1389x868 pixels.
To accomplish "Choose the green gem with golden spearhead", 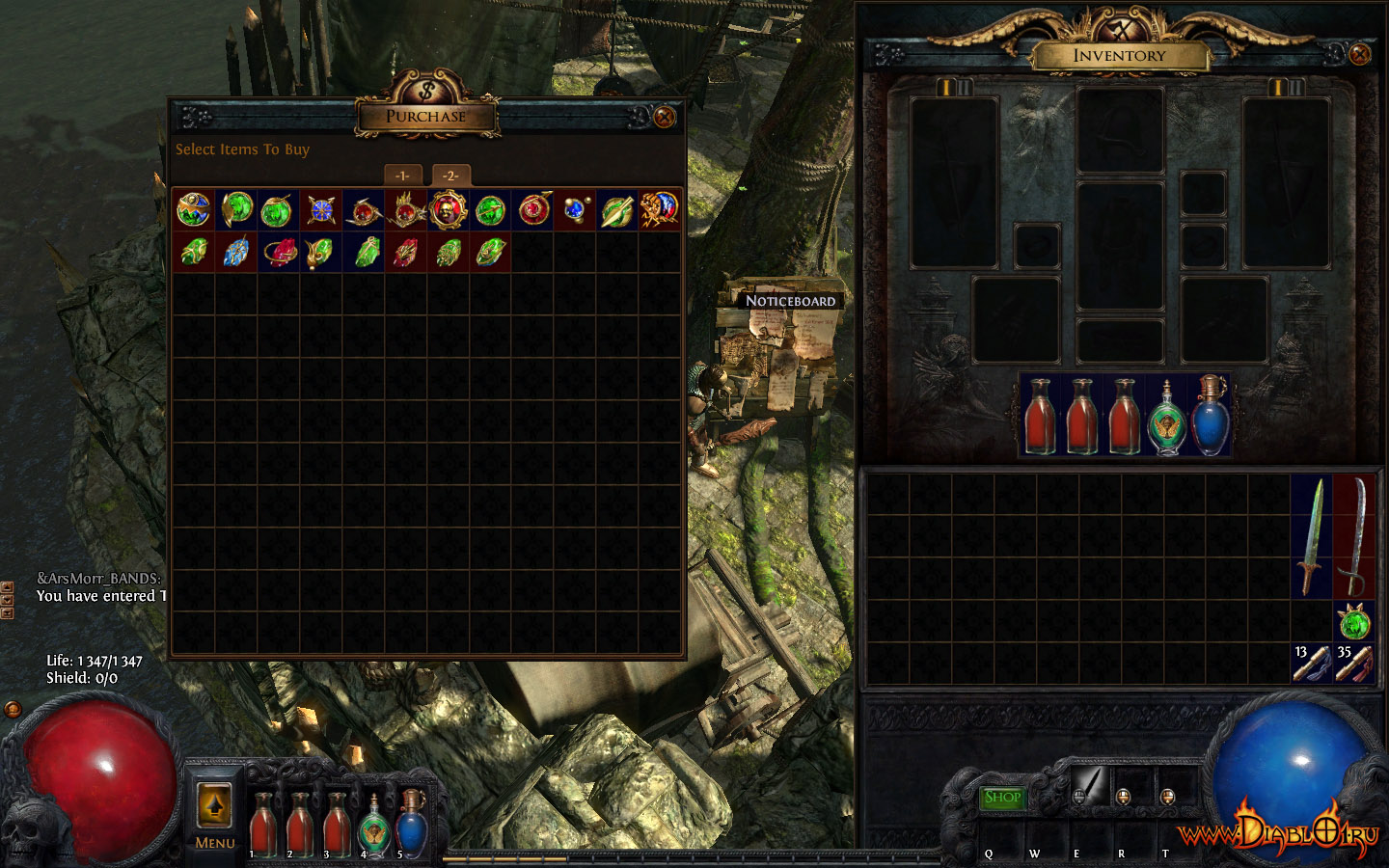I will [617, 209].
